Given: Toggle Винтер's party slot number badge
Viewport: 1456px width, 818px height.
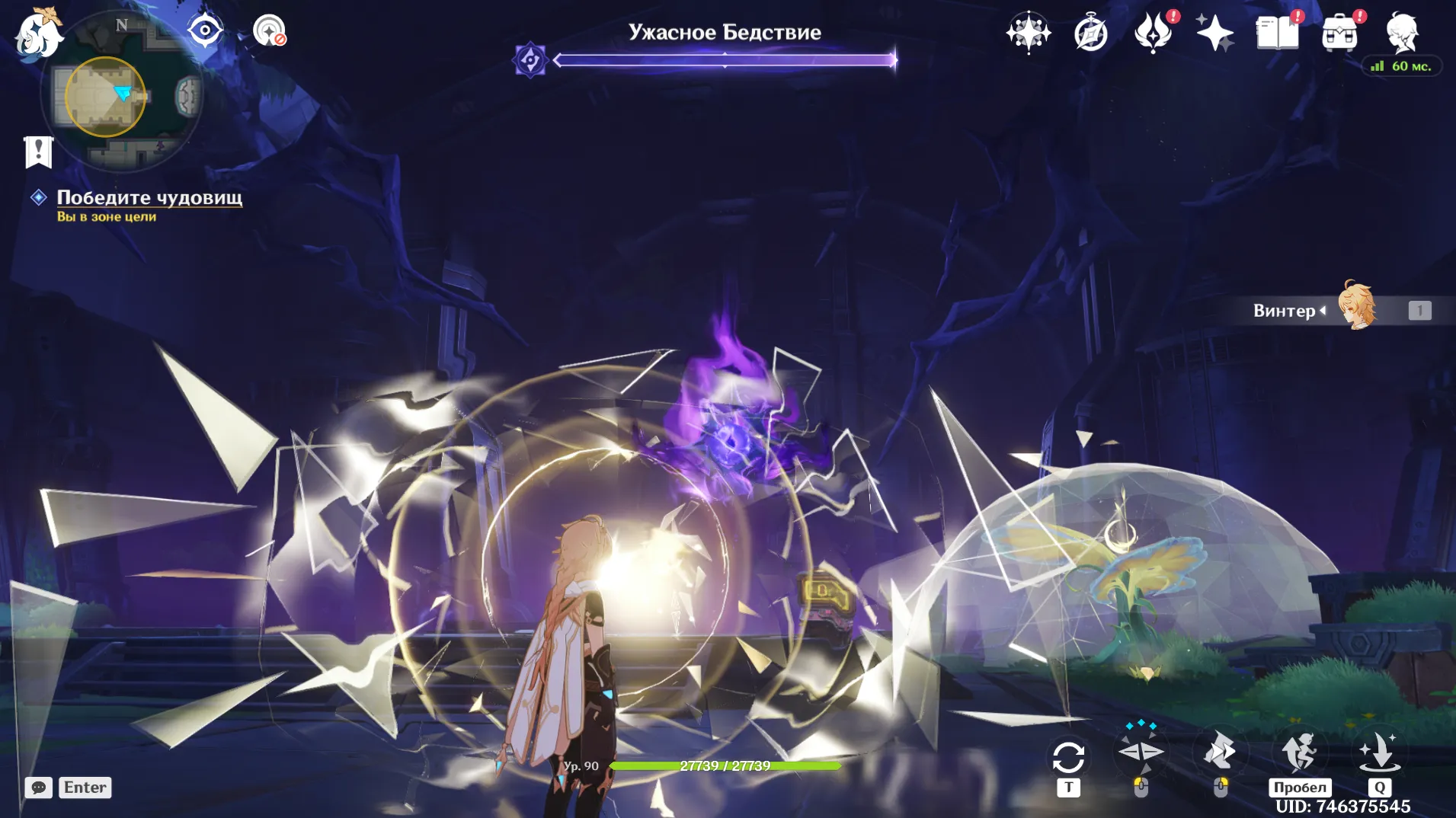Looking at the screenshot, I should point(1419,310).
